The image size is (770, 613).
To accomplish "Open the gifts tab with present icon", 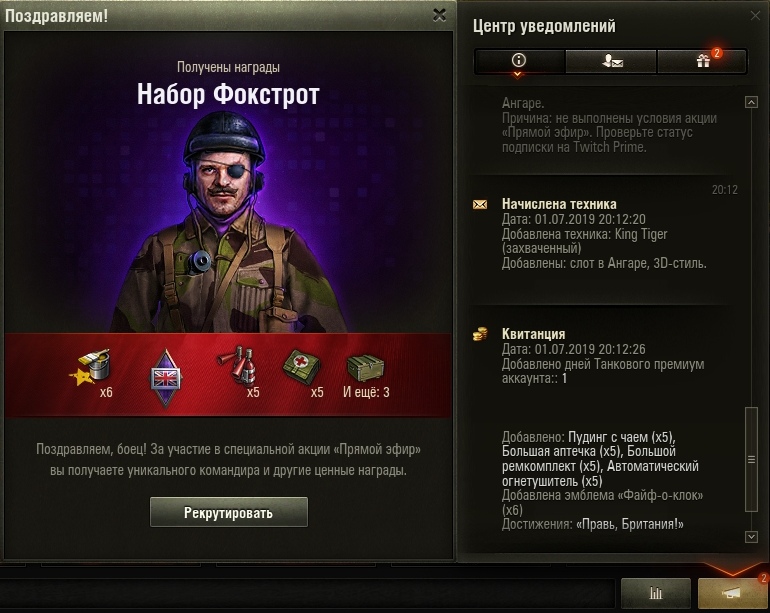I will click(702, 61).
